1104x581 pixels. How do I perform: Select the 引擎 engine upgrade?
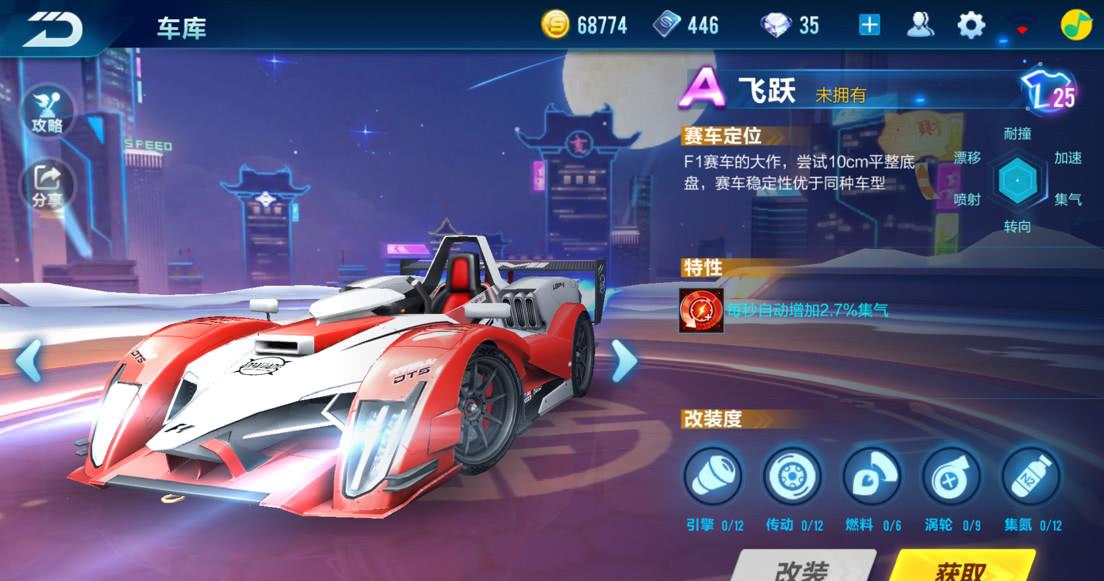click(x=713, y=475)
